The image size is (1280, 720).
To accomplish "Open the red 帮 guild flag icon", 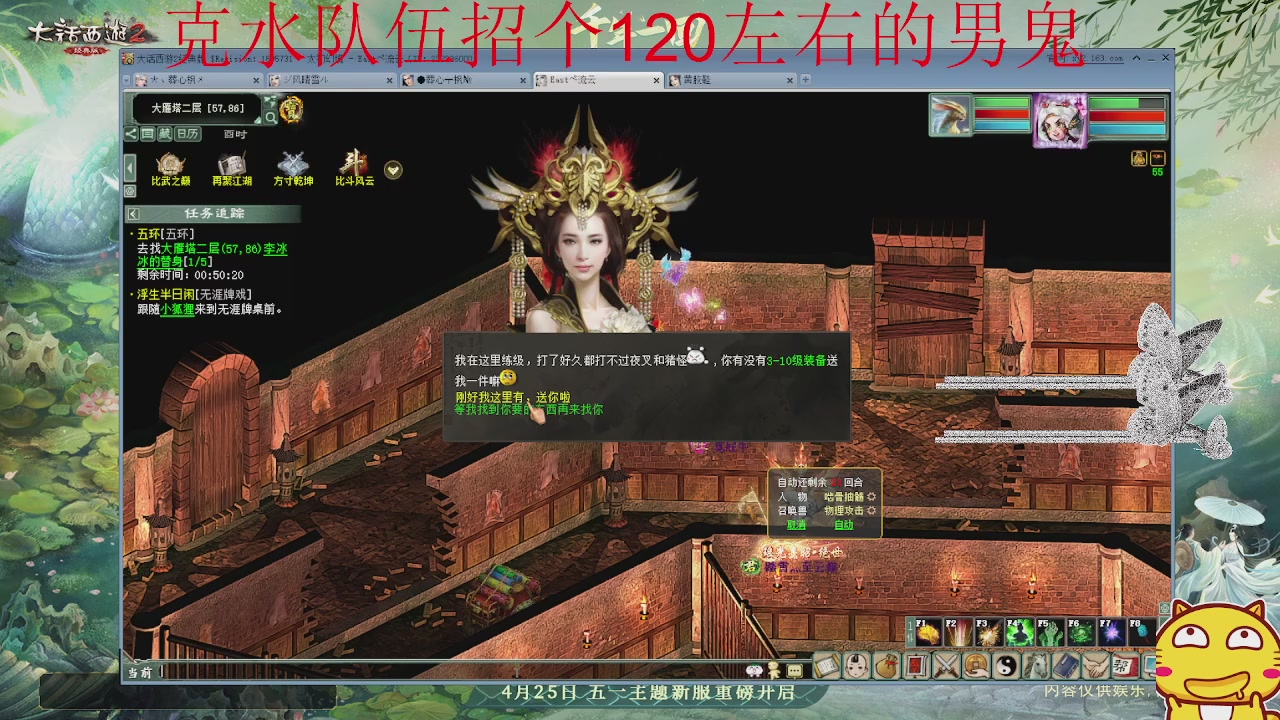I will (1125, 667).
